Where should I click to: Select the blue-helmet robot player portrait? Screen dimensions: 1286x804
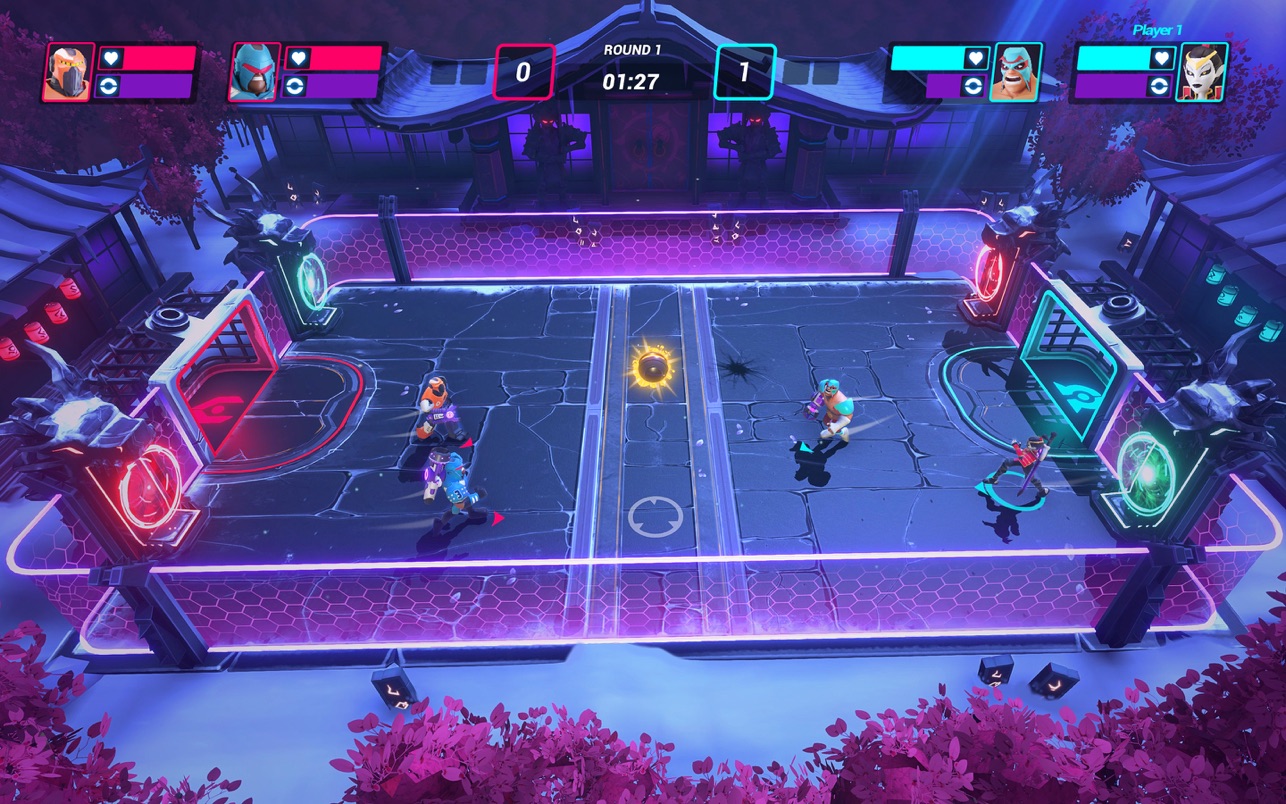254,72
